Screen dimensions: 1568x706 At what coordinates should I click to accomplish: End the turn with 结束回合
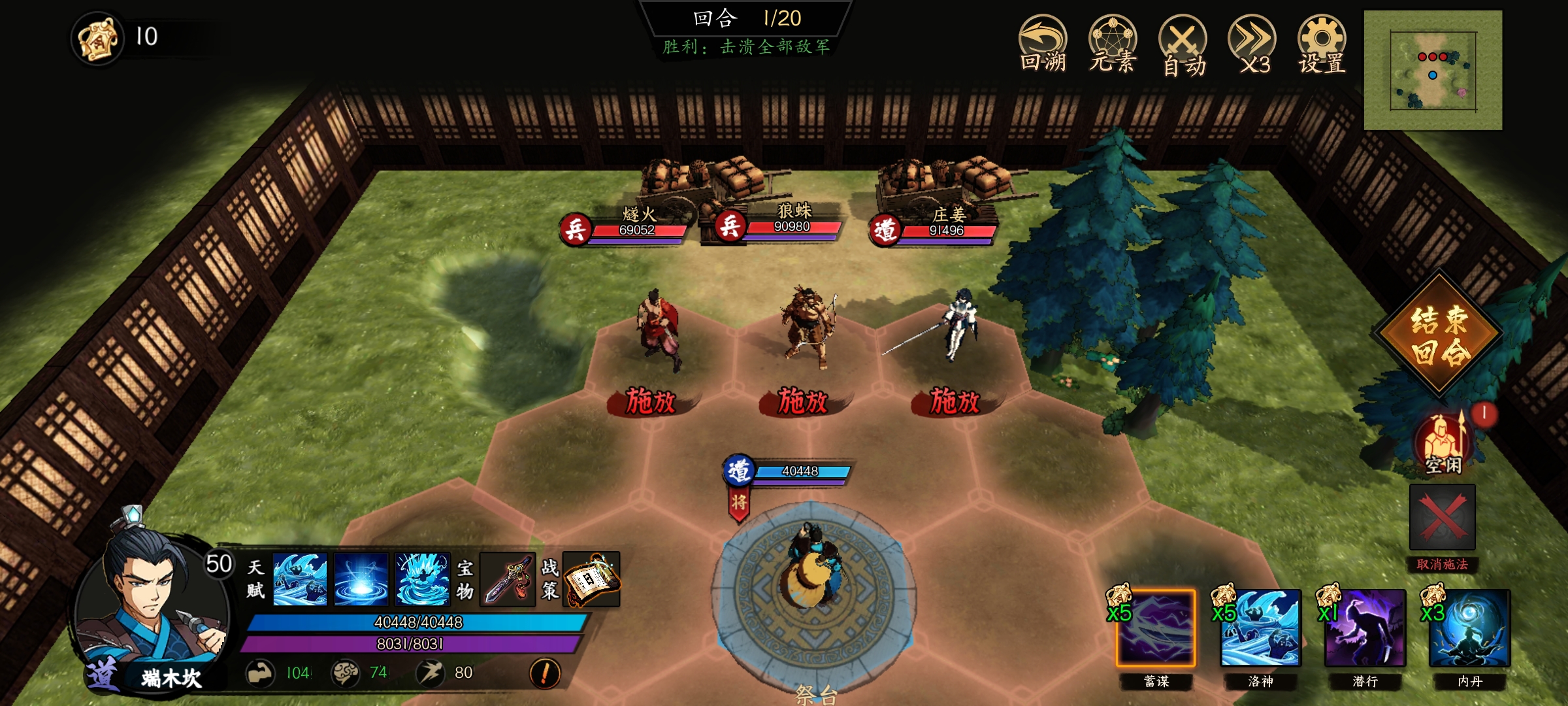1439,335
